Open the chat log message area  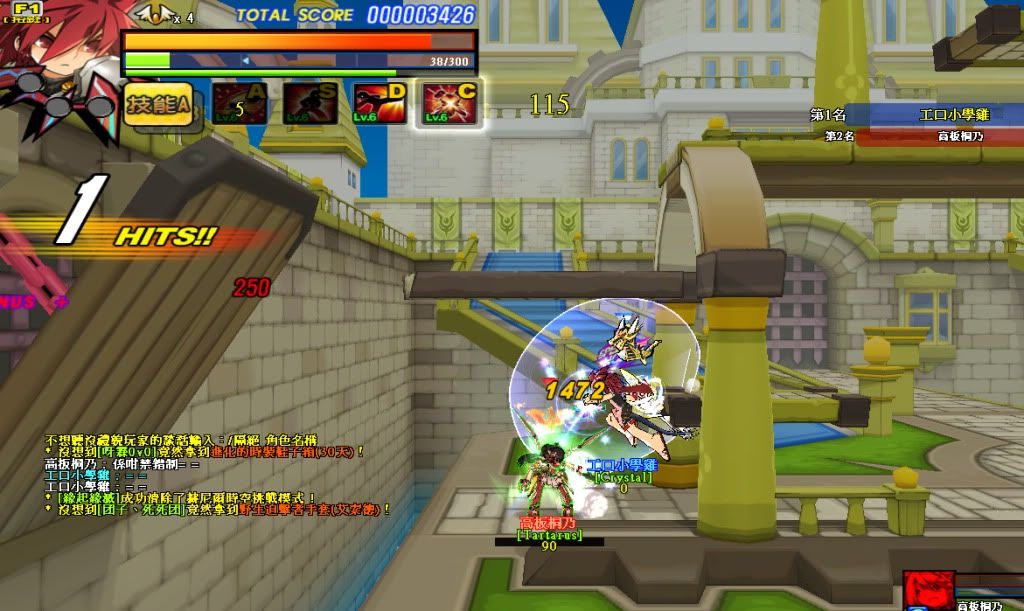[x=215, y=474]
